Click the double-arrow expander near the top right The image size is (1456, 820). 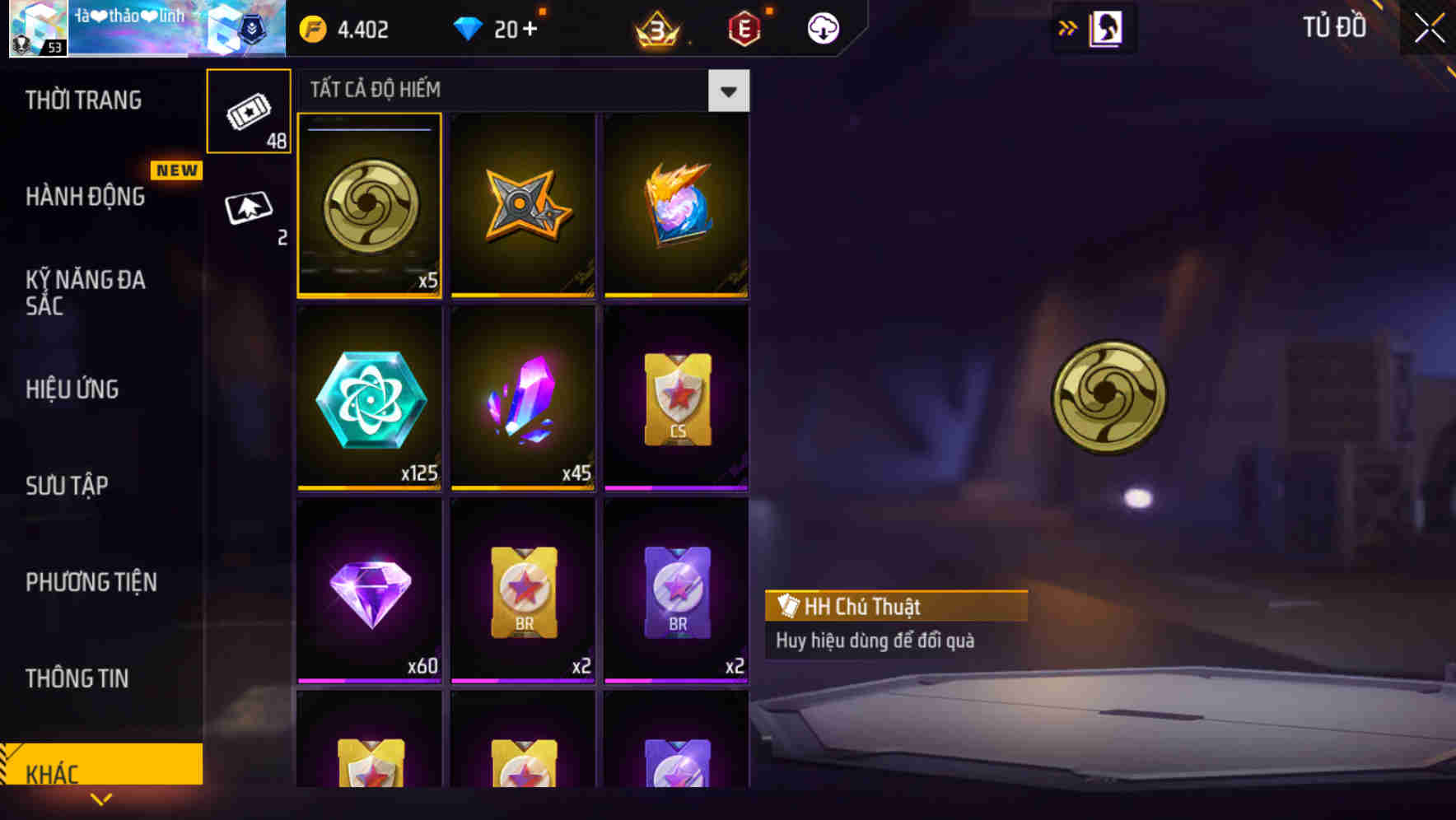pyautogui.click(x=1068, y=26)
